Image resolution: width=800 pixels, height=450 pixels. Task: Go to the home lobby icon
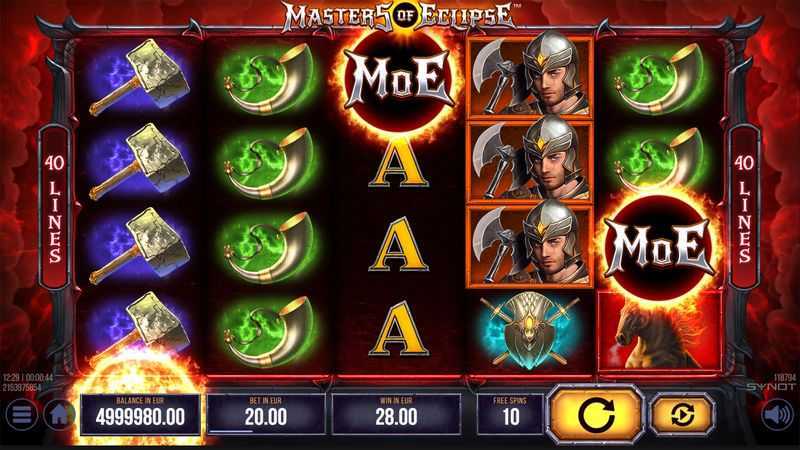click(60, 413)
